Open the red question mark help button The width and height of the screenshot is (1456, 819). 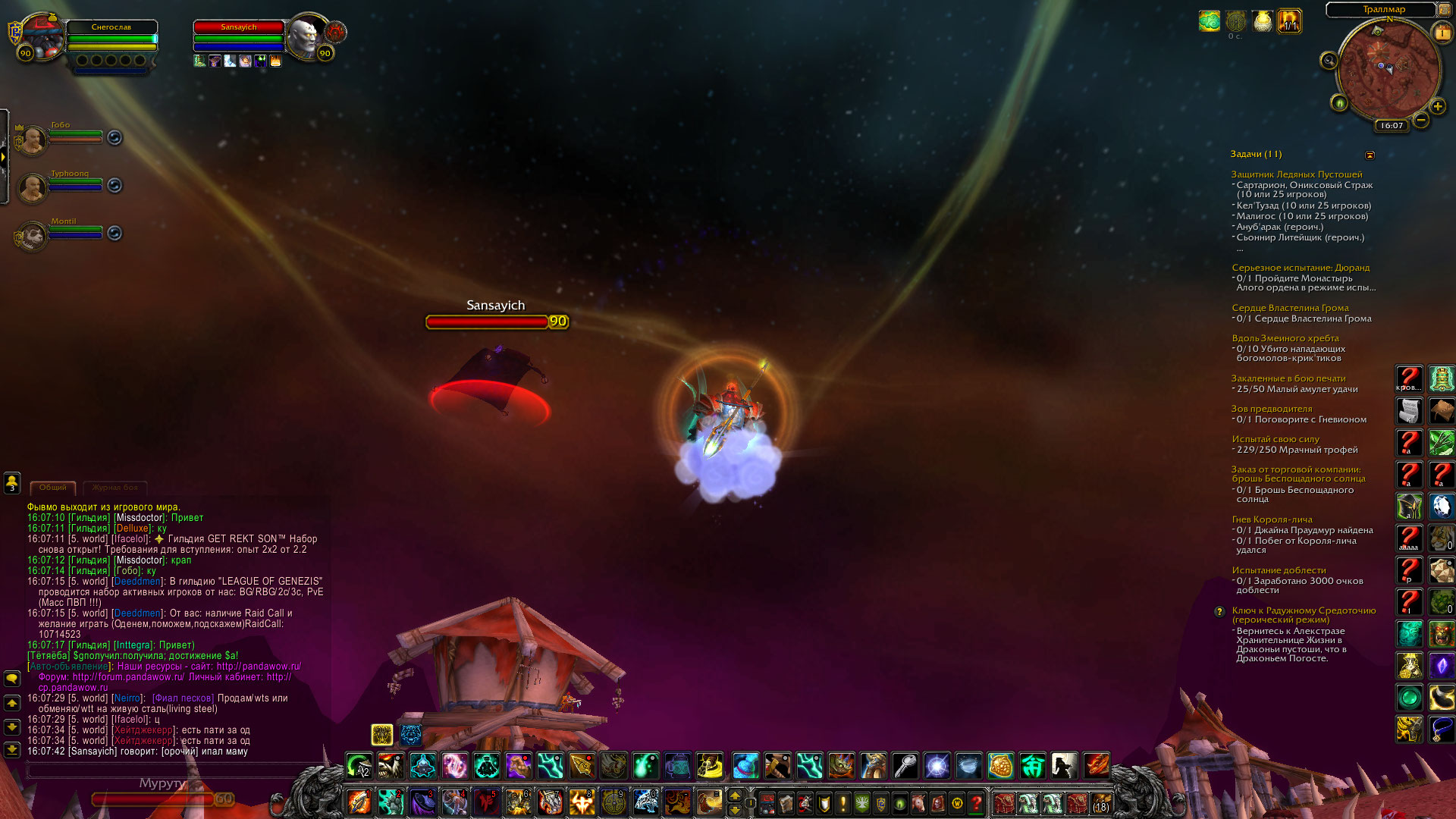977,802
